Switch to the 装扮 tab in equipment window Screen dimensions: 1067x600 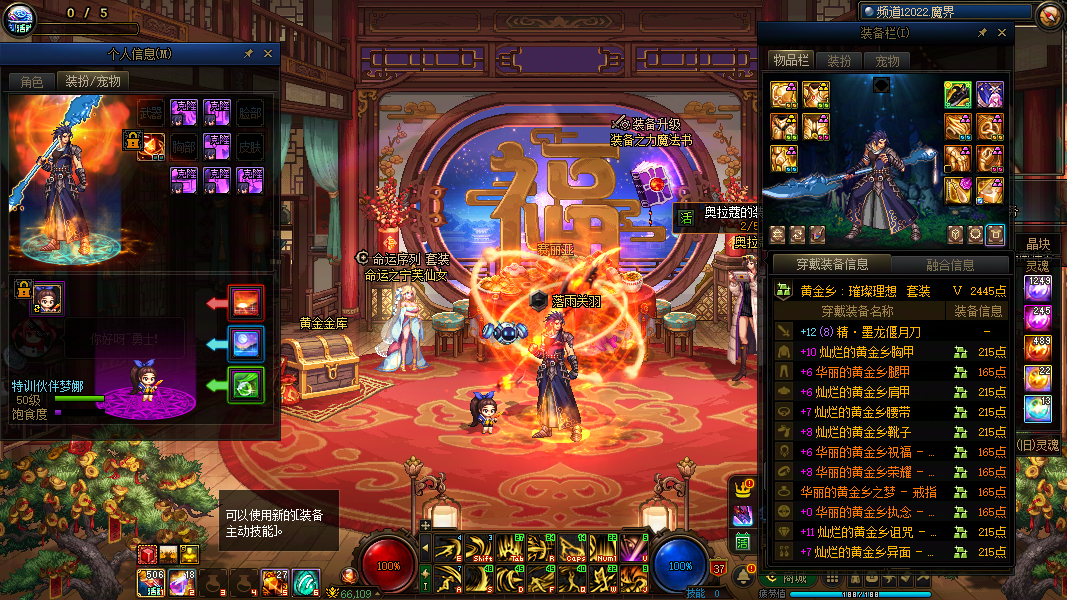click(x=839, y=61)
